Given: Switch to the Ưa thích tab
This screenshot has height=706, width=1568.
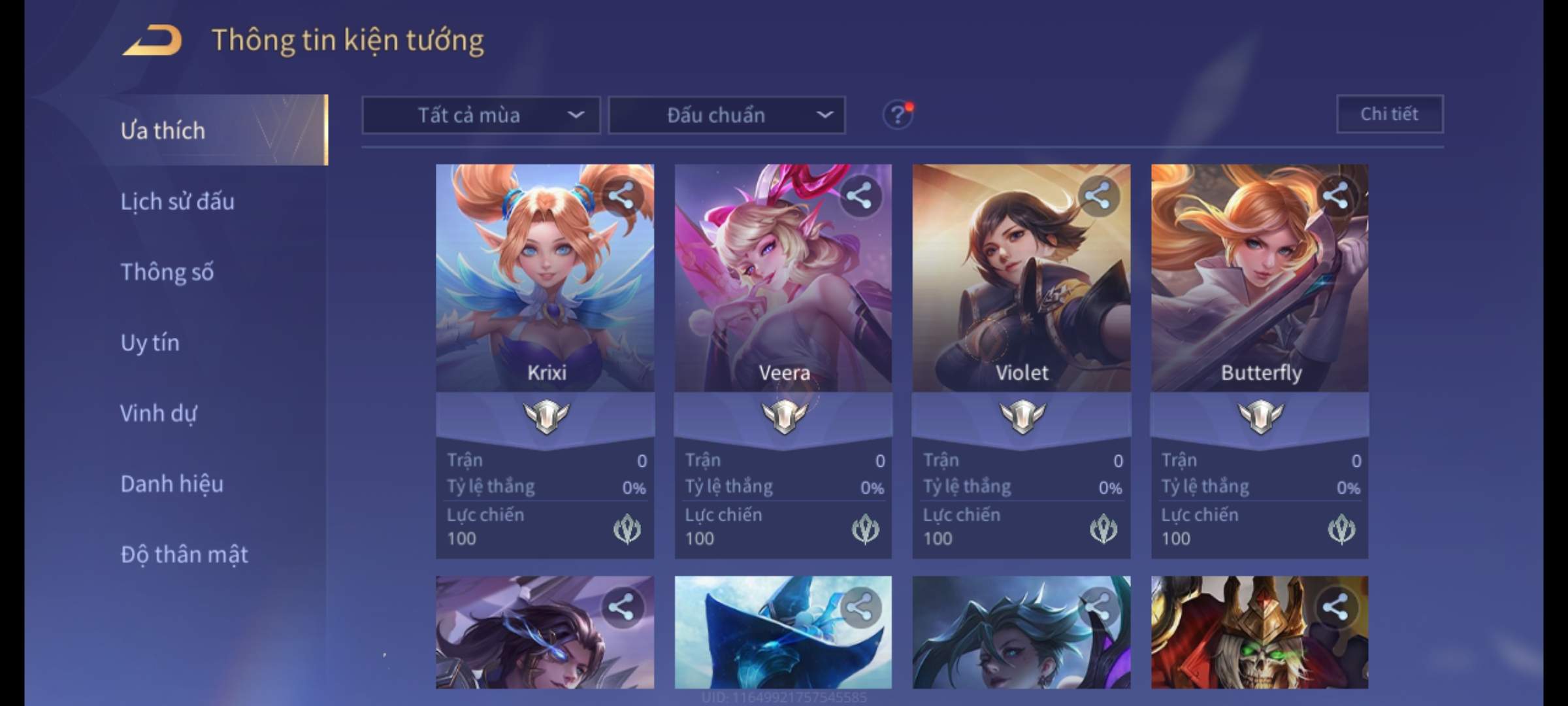Looking at the screenshot, I should [163, 131].
